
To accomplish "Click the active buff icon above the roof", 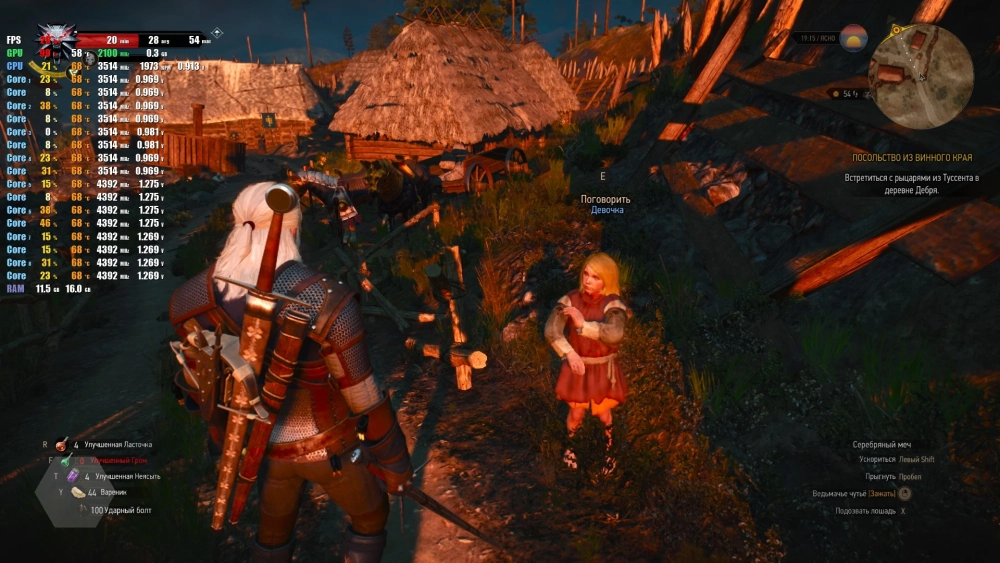I will (217, 33).
